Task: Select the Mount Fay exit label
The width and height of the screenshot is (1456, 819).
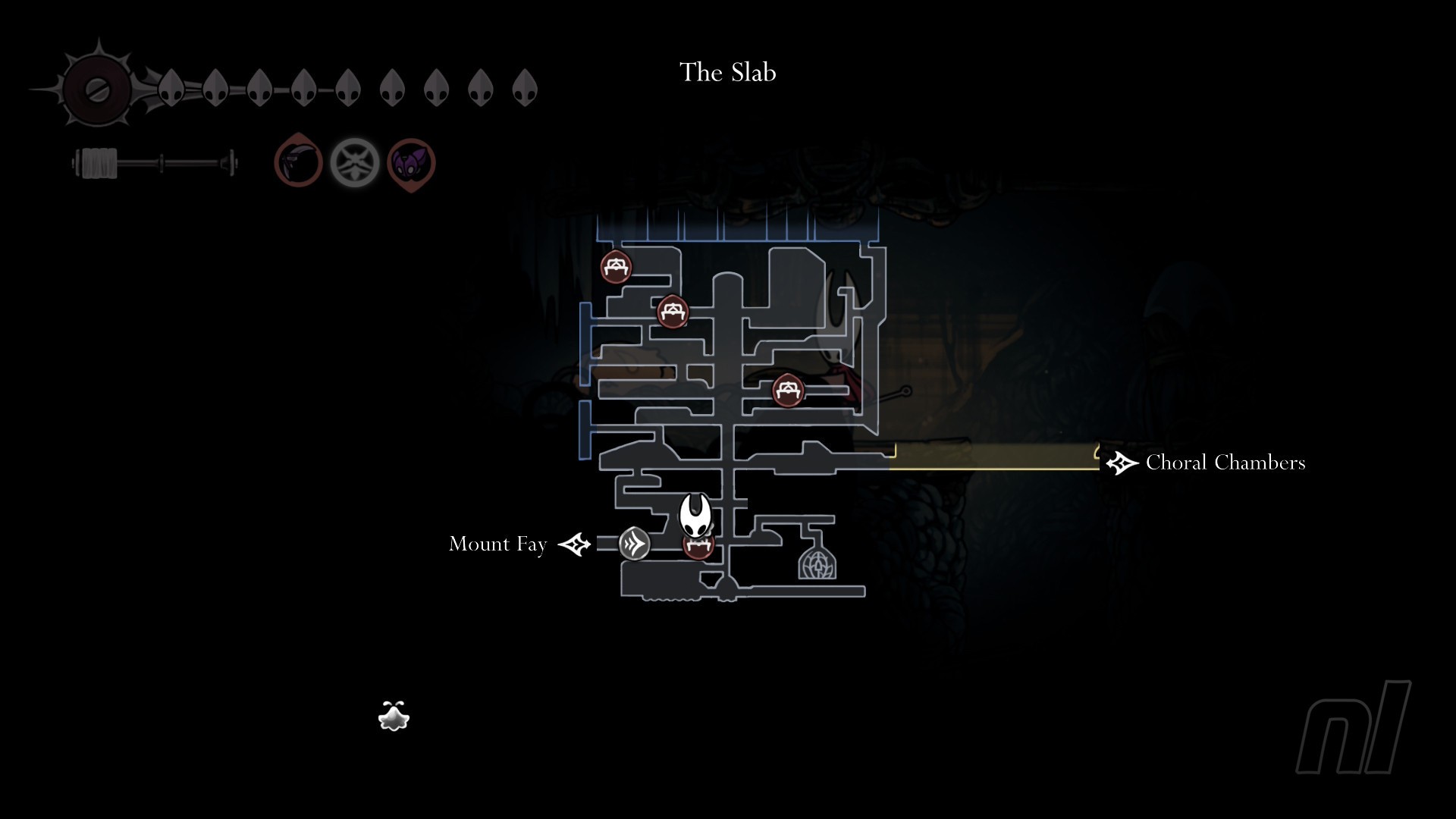Action: [497, 544]
